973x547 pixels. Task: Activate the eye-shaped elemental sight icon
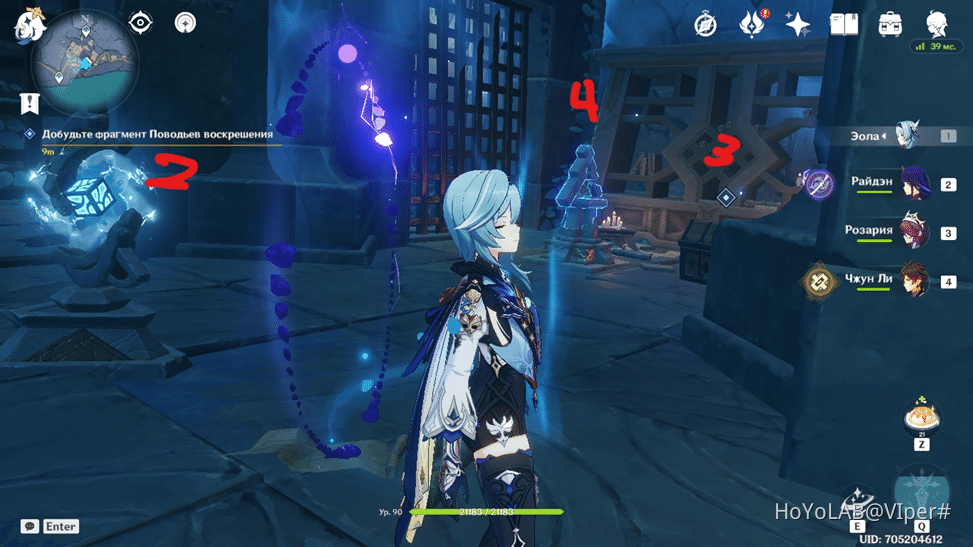click(x=140, y=22)
